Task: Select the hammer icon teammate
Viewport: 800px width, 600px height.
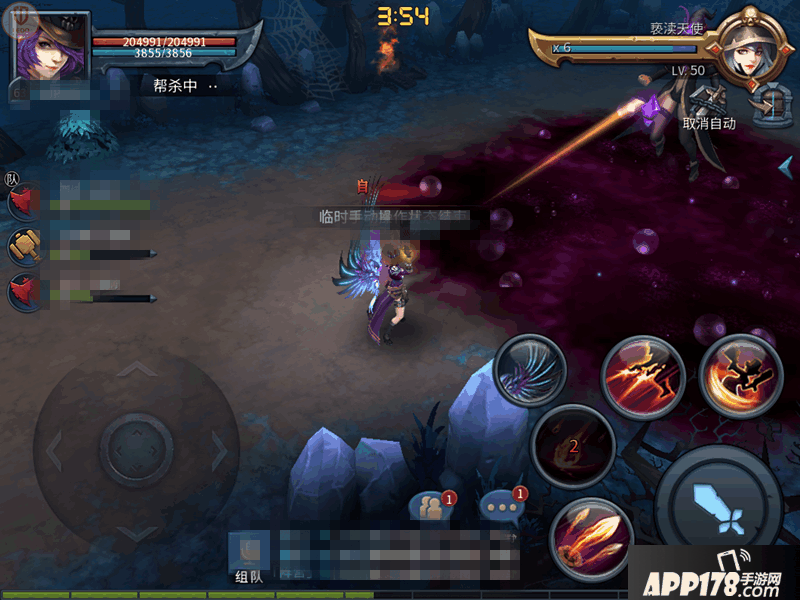Action: (x=24, y=246)
